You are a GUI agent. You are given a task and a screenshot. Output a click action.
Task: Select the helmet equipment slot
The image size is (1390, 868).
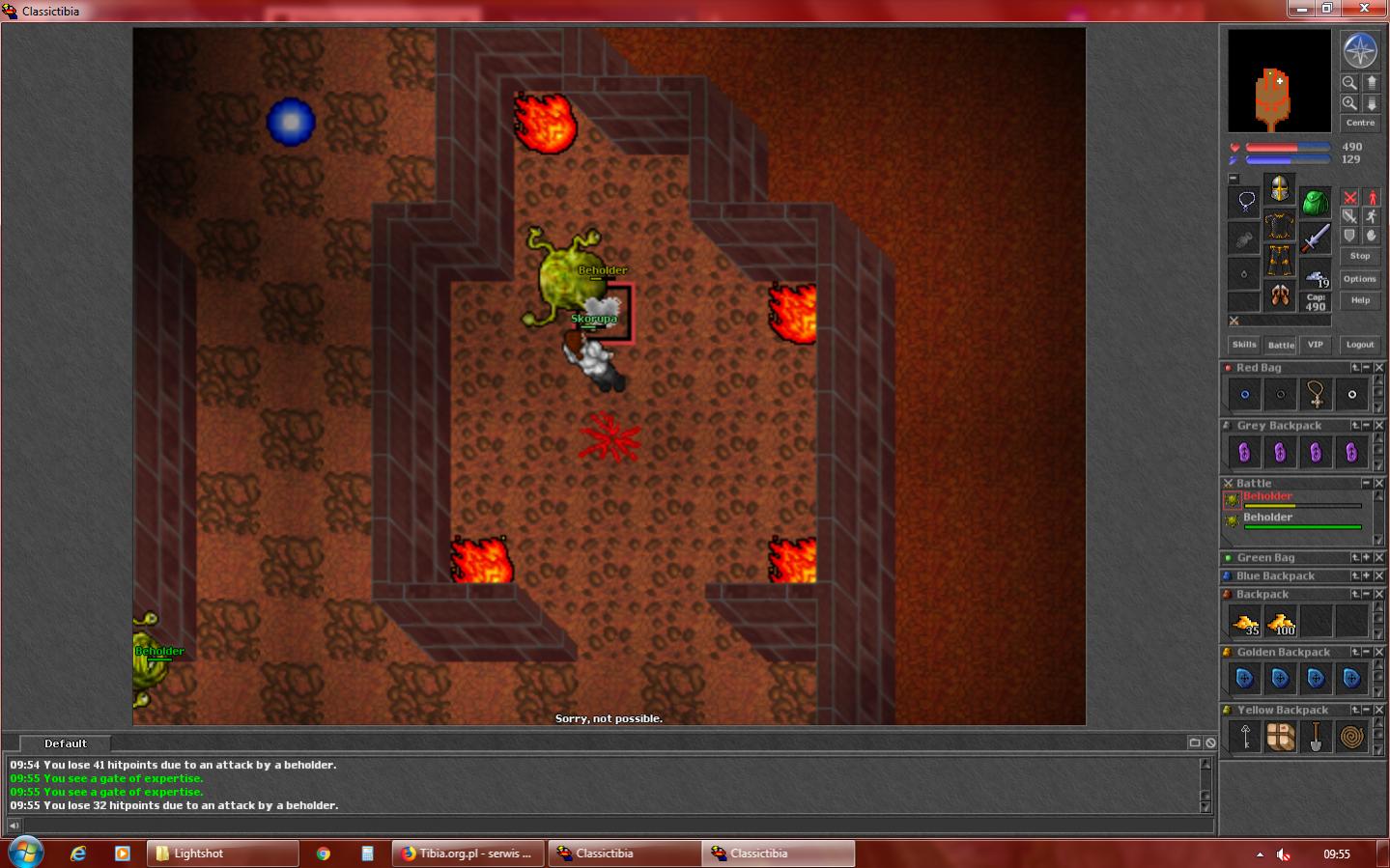pyautogui.click(x=1280, y=188)
